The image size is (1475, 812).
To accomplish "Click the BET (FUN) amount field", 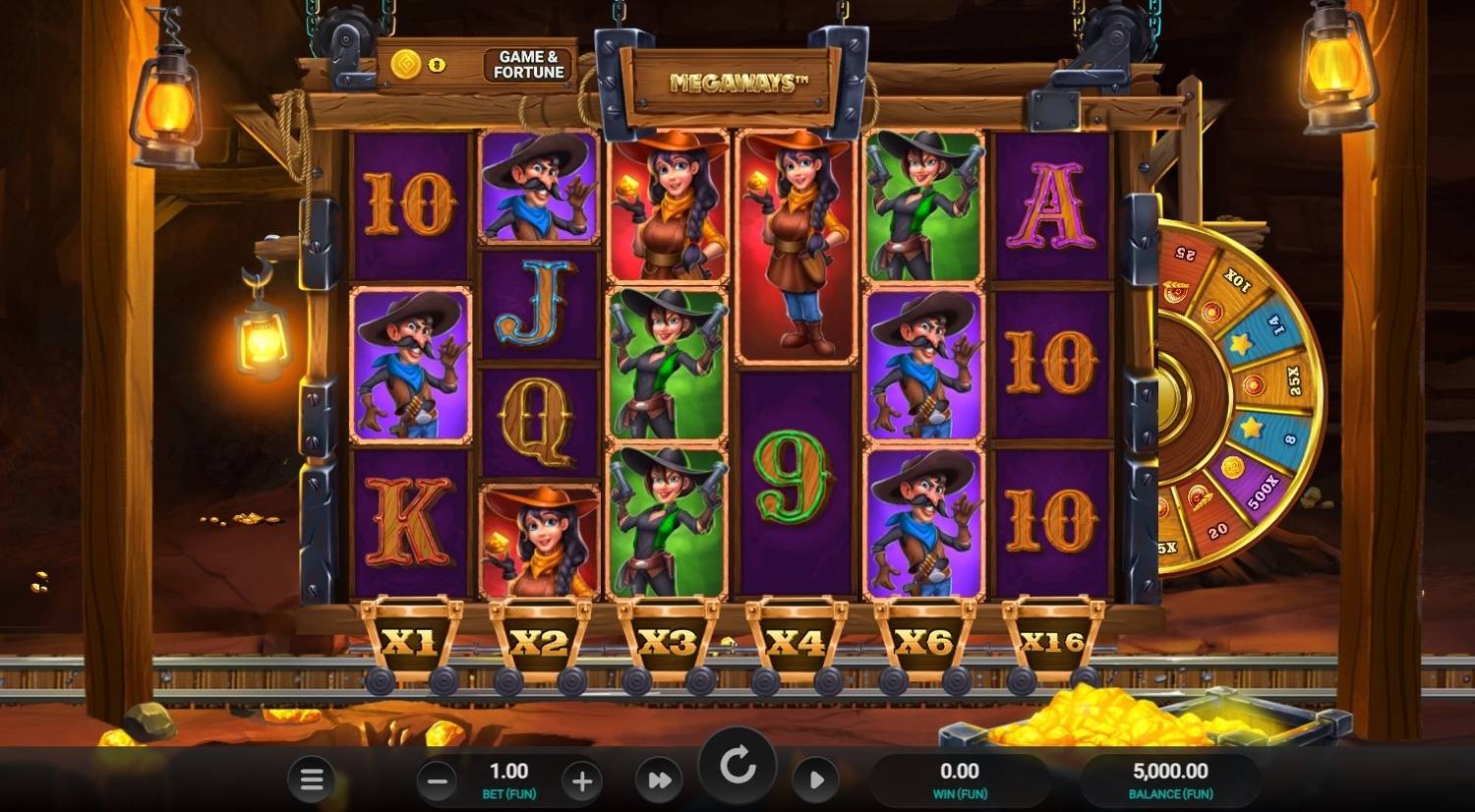I will [508, 779].
